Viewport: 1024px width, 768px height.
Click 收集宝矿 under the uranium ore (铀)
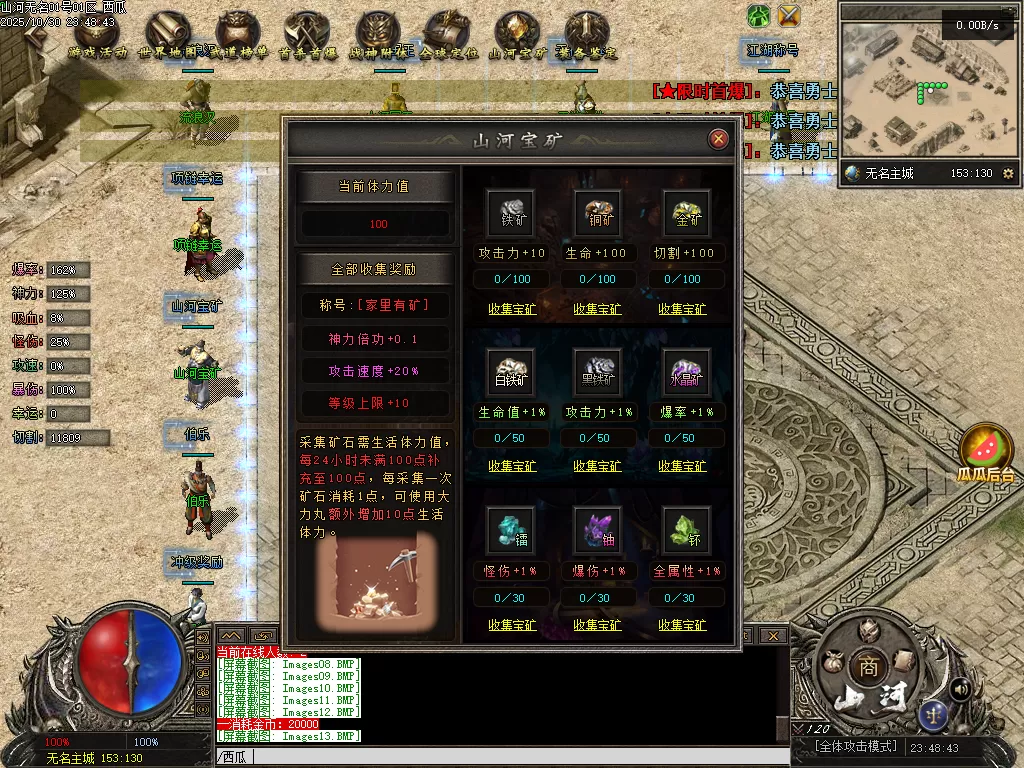(x=597, y=625)
